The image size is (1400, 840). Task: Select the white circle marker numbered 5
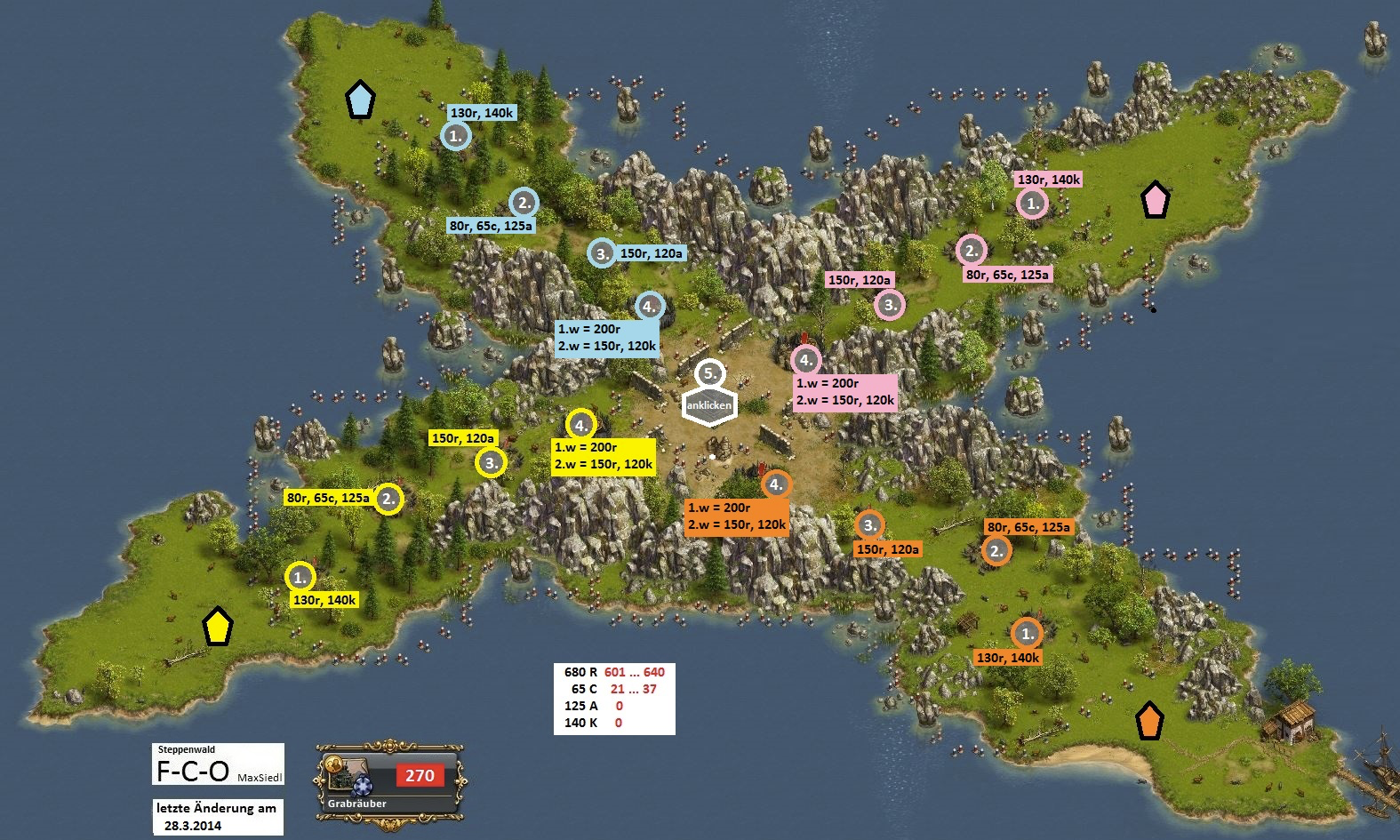[709, 374]
